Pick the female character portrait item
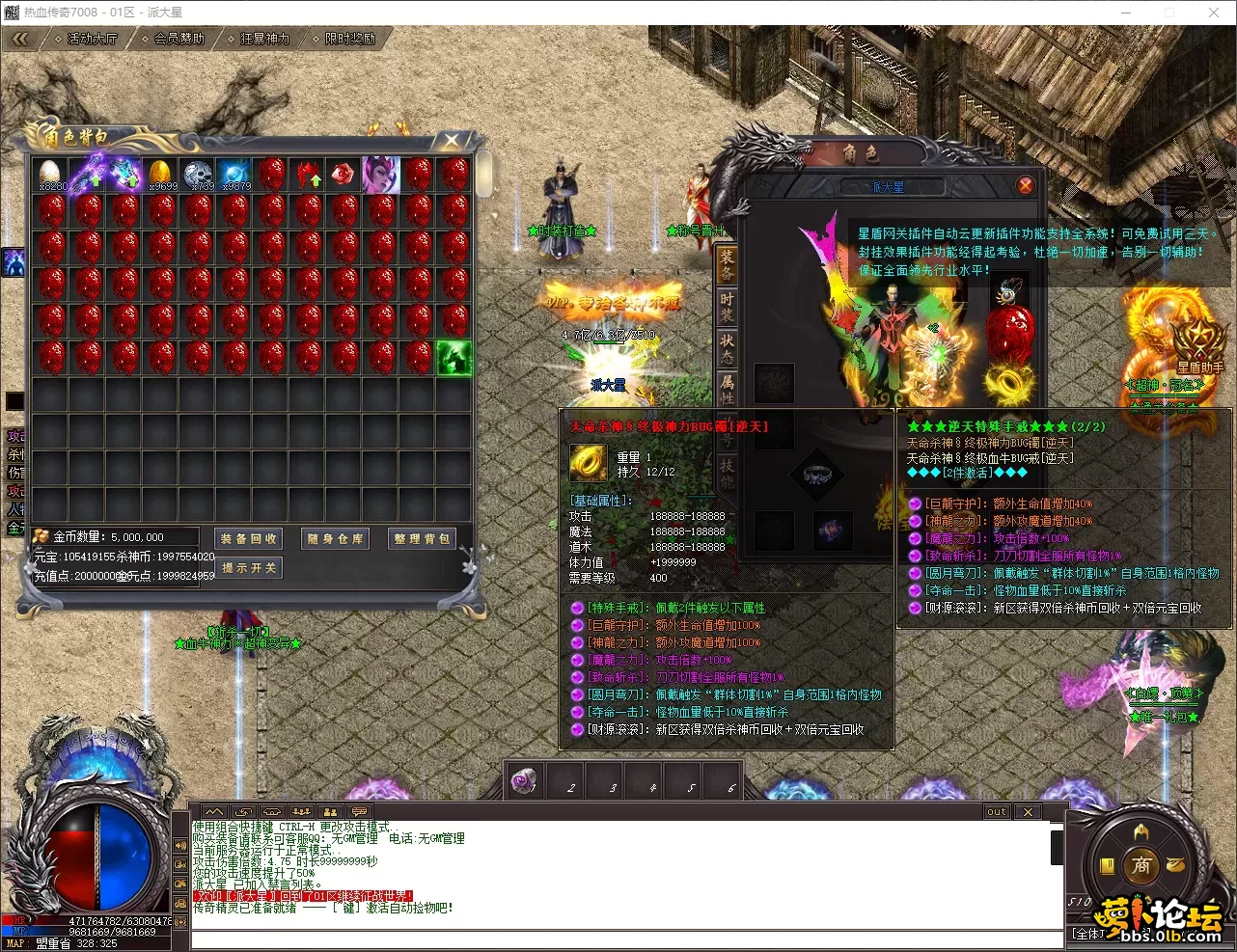This screenshot has height=952, width=1237. click(x=380, y=175)
